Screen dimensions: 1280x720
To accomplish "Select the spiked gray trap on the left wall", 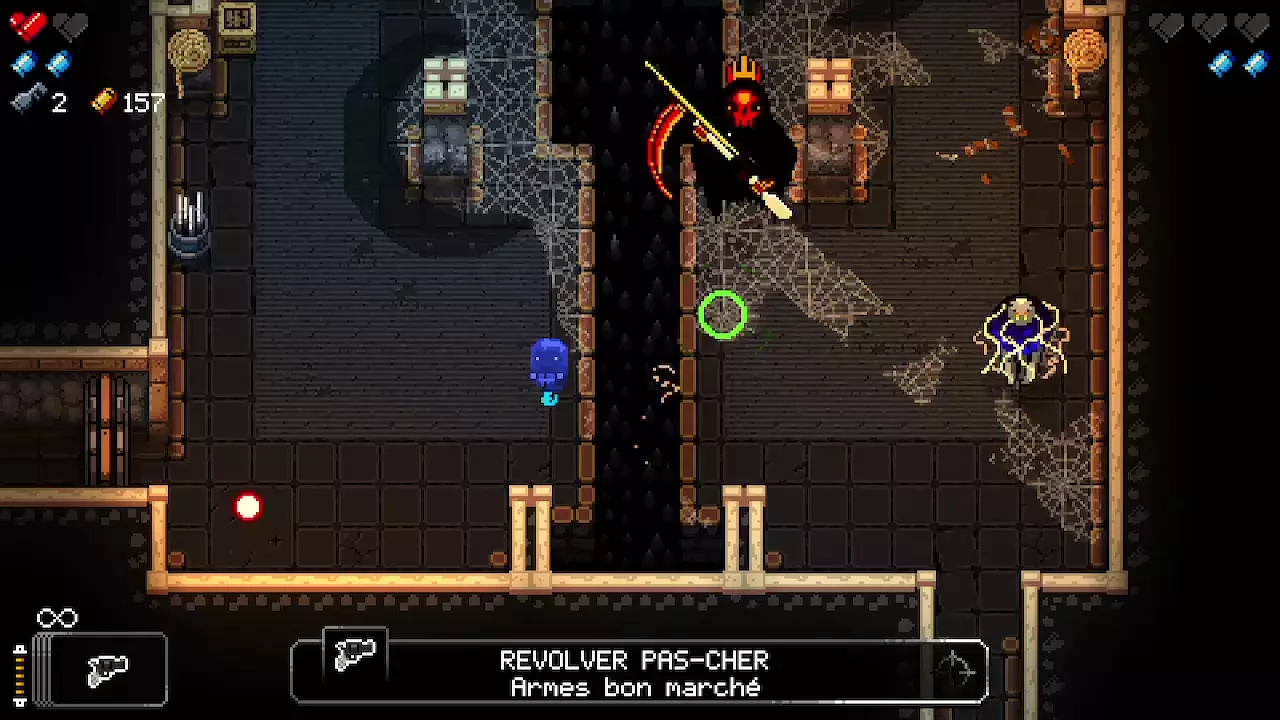I will pyautogui.click(x=190, y=220).
